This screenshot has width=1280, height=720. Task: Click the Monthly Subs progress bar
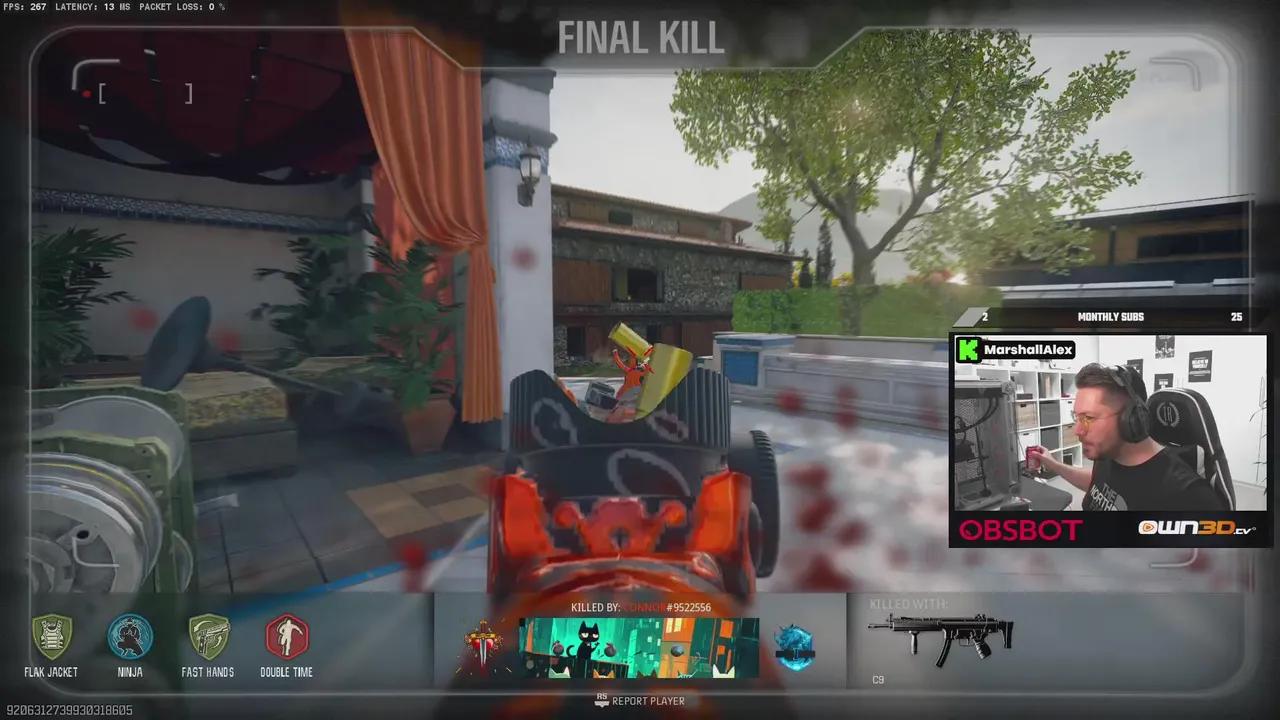(x=1110, y=316)
